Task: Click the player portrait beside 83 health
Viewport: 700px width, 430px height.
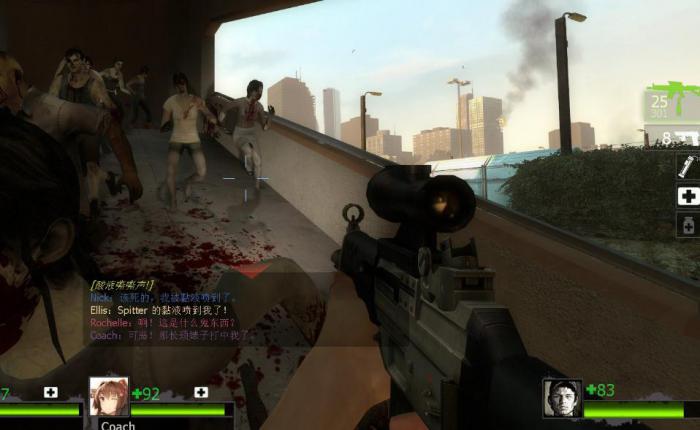Action: 562,397
